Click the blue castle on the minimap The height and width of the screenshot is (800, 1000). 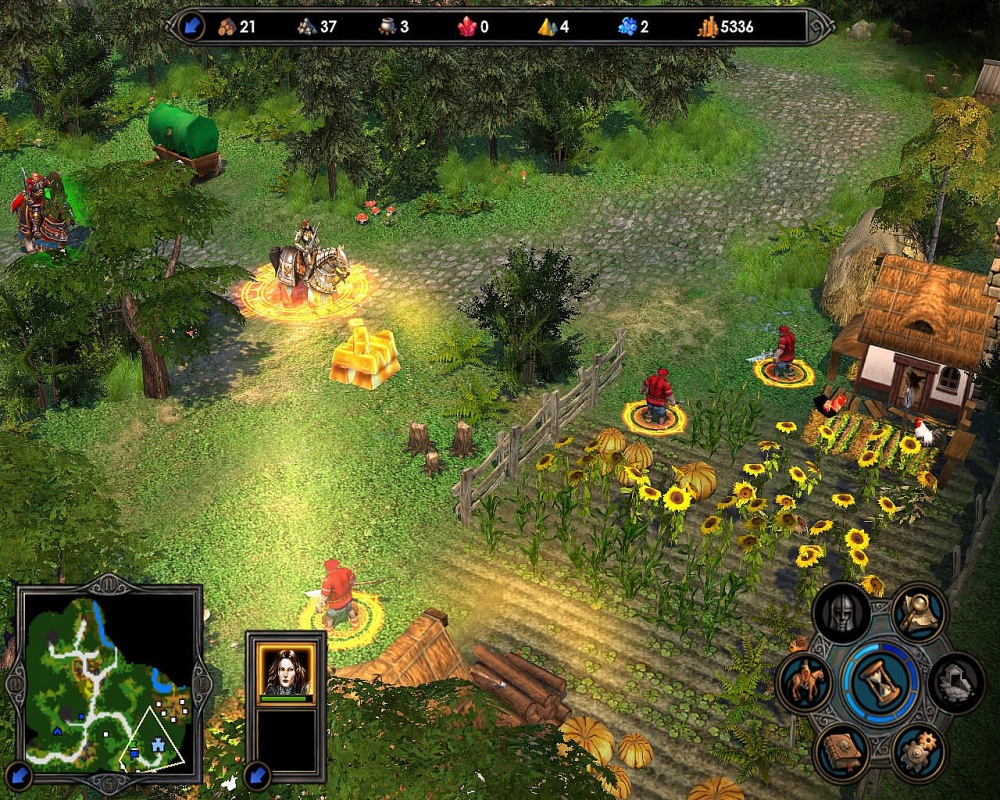click(160, 747)
